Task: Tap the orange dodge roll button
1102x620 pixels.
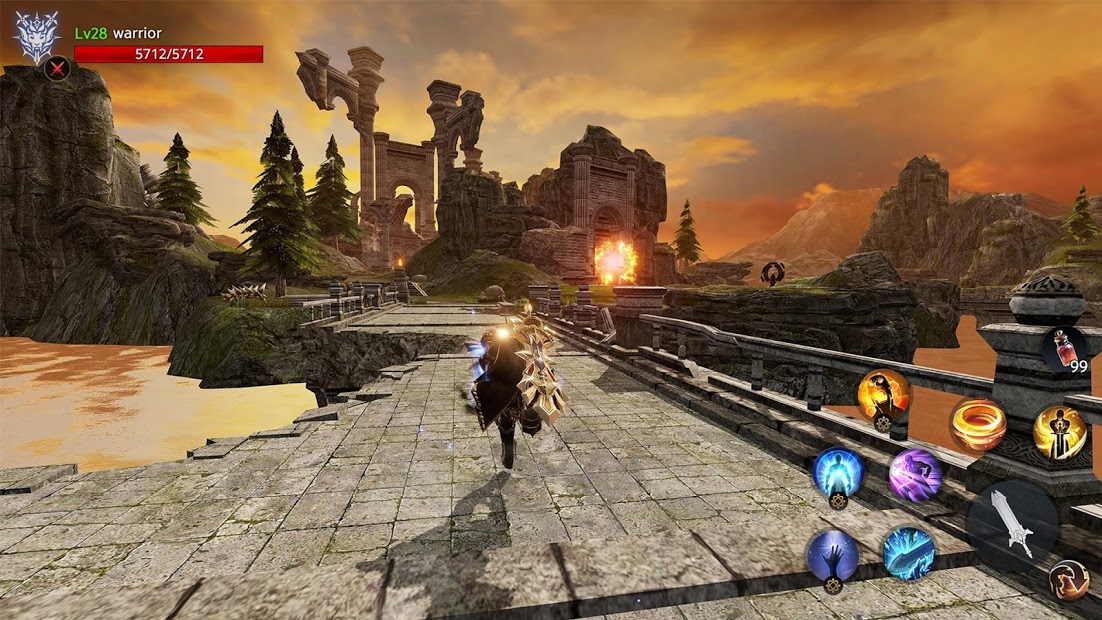Action: click(1068, 581)
